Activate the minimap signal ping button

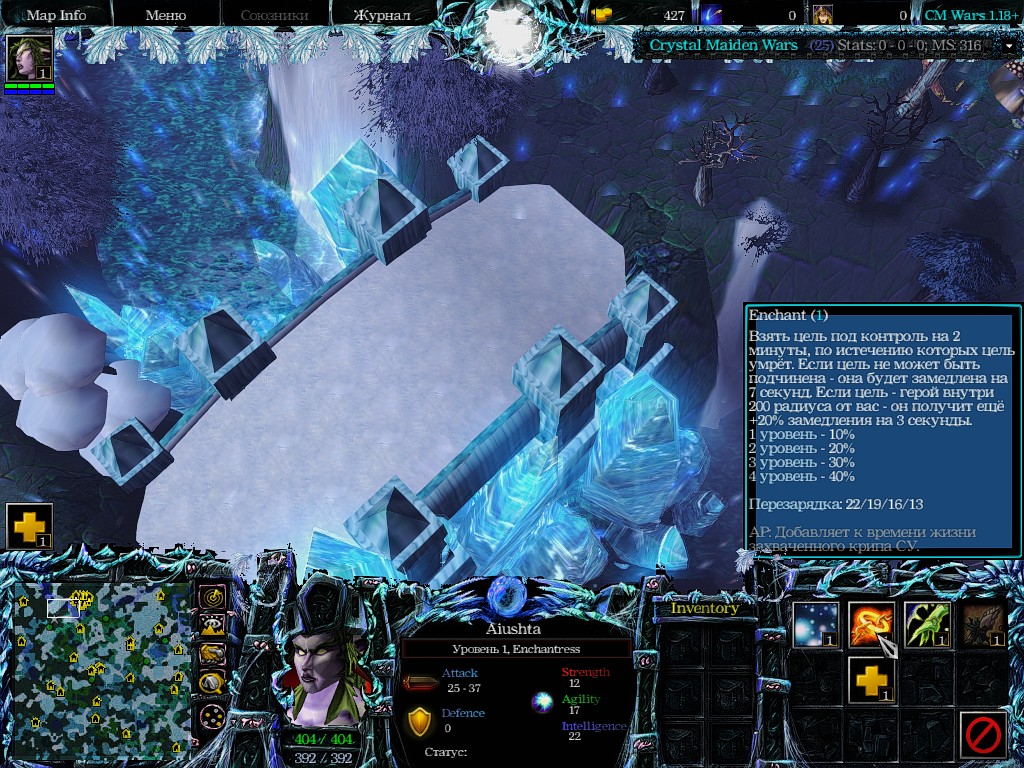212,597
